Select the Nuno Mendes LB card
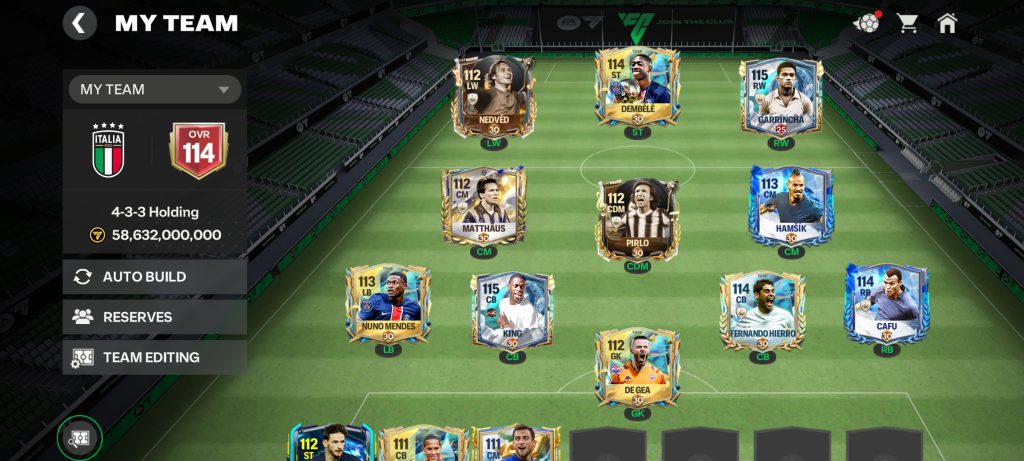Viewport: 1024px width, 461px height. coord(388,304)
